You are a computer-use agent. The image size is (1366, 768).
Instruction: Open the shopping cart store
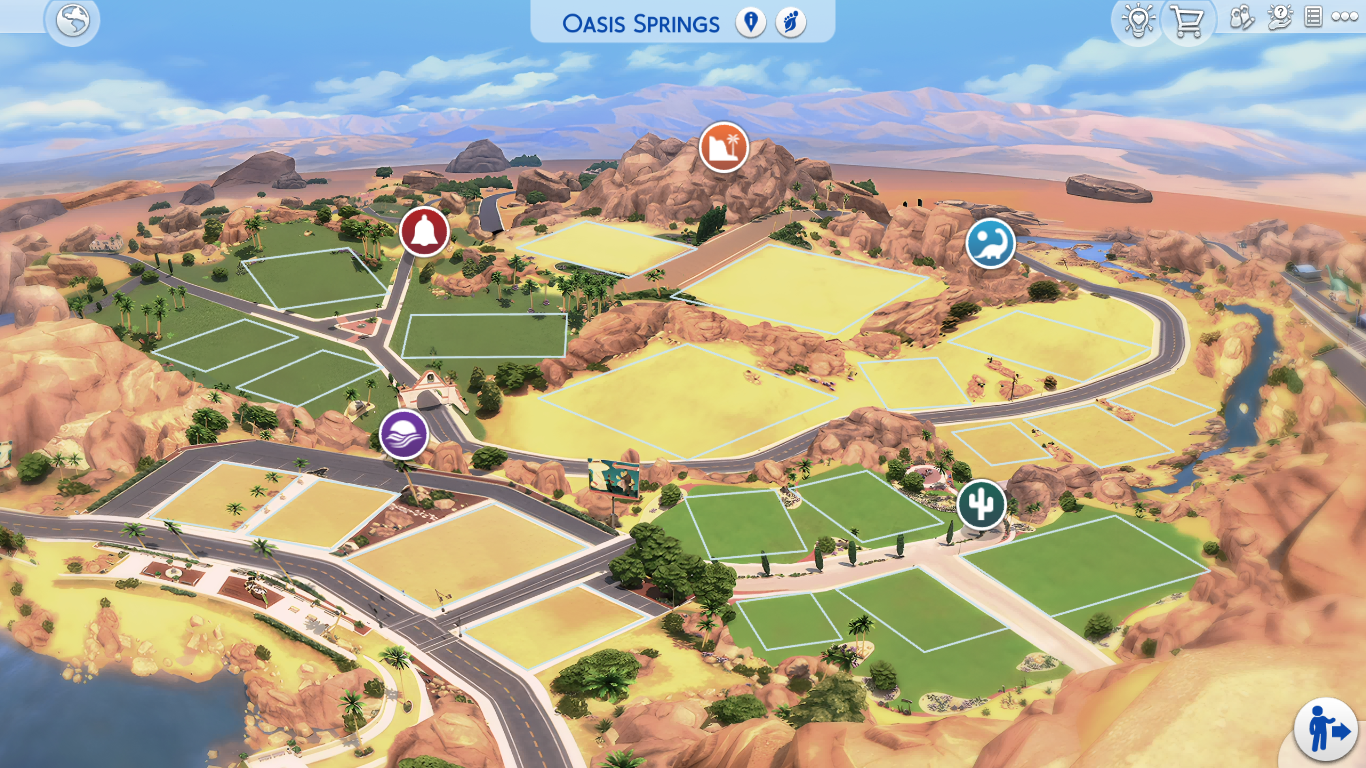(1187, 21)
